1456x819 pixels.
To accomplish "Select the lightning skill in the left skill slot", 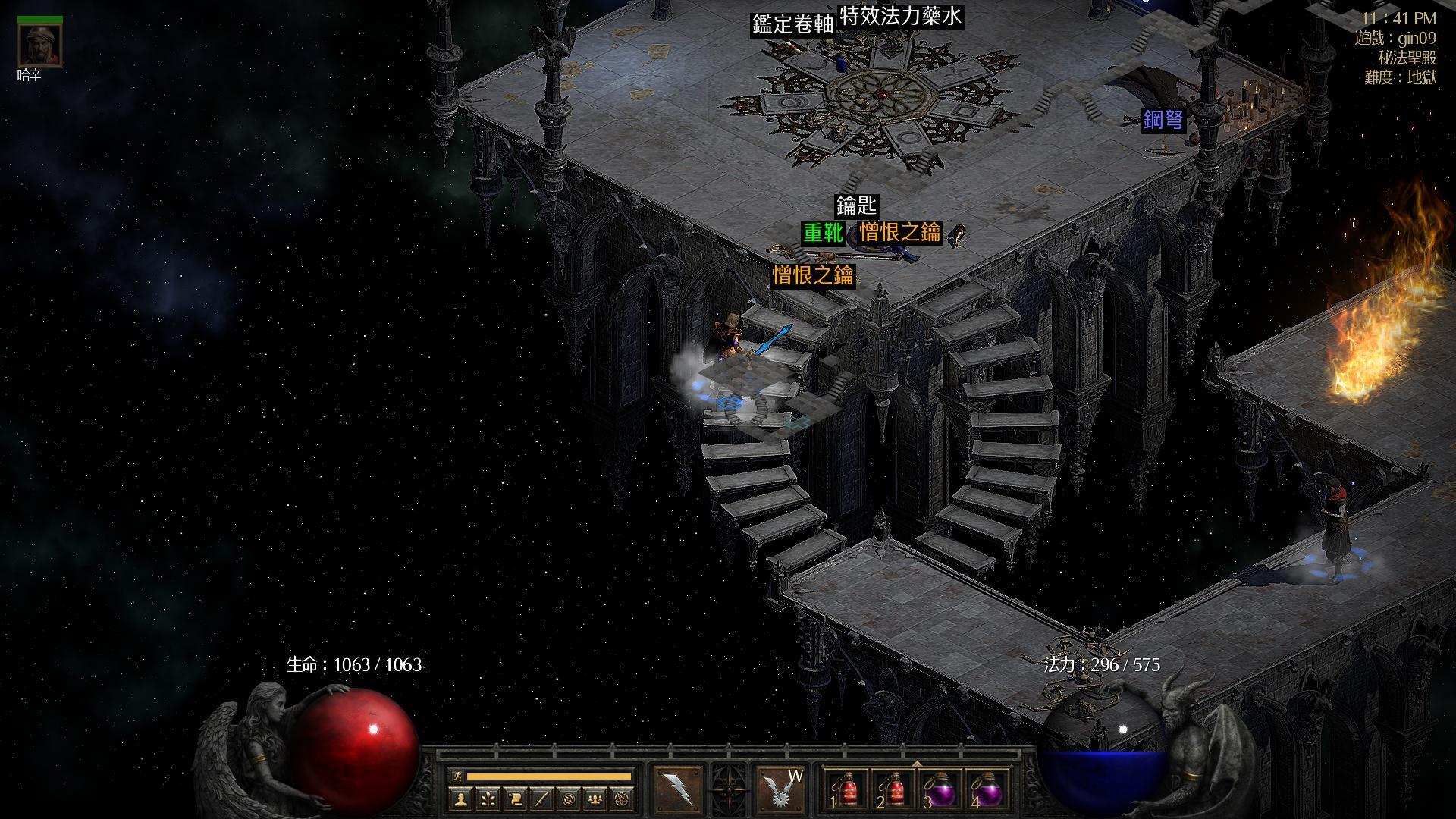I will [x=678, y=788].
